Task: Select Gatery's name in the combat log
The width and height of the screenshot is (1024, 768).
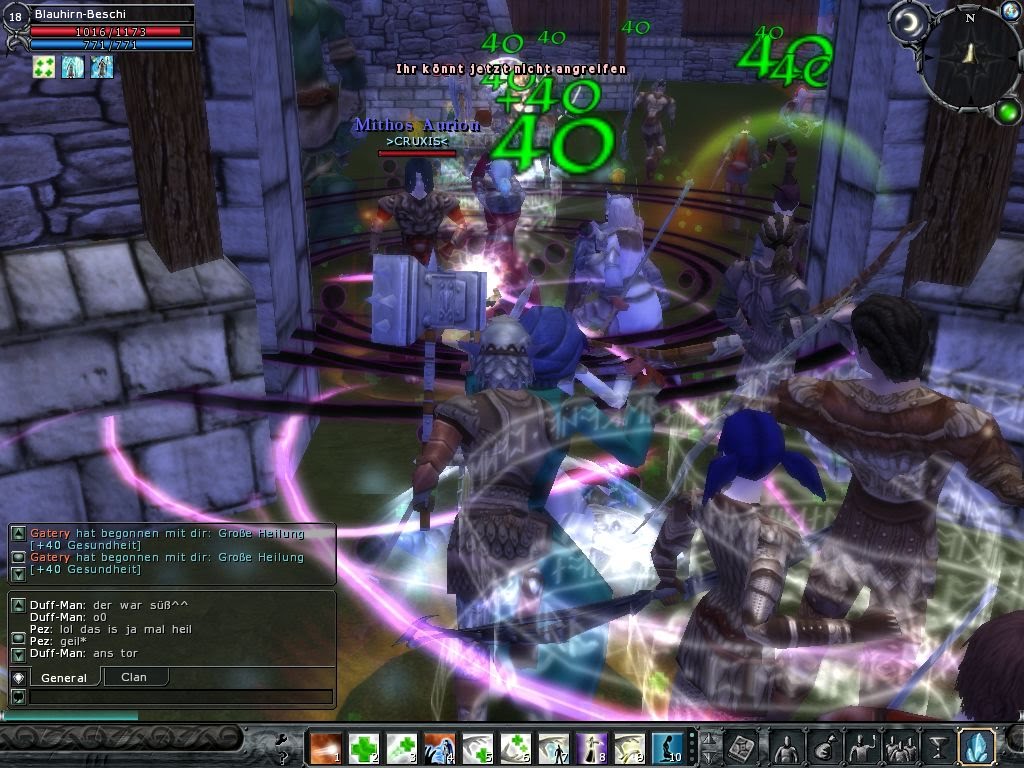Action: click(x=50, y=533)
